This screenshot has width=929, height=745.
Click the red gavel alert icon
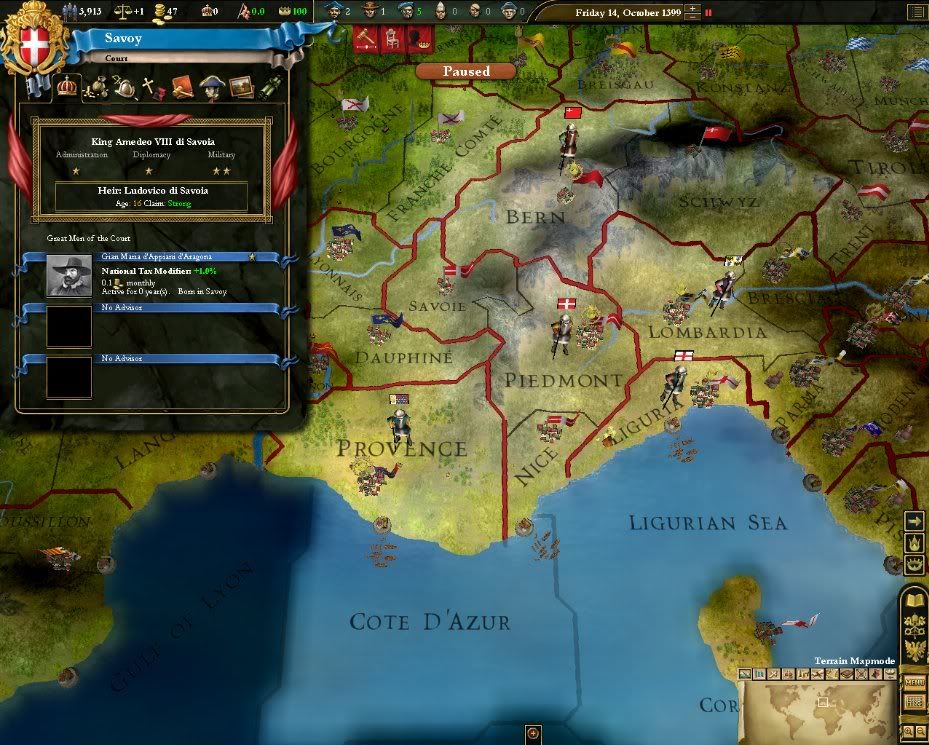[x=365, y=38]
